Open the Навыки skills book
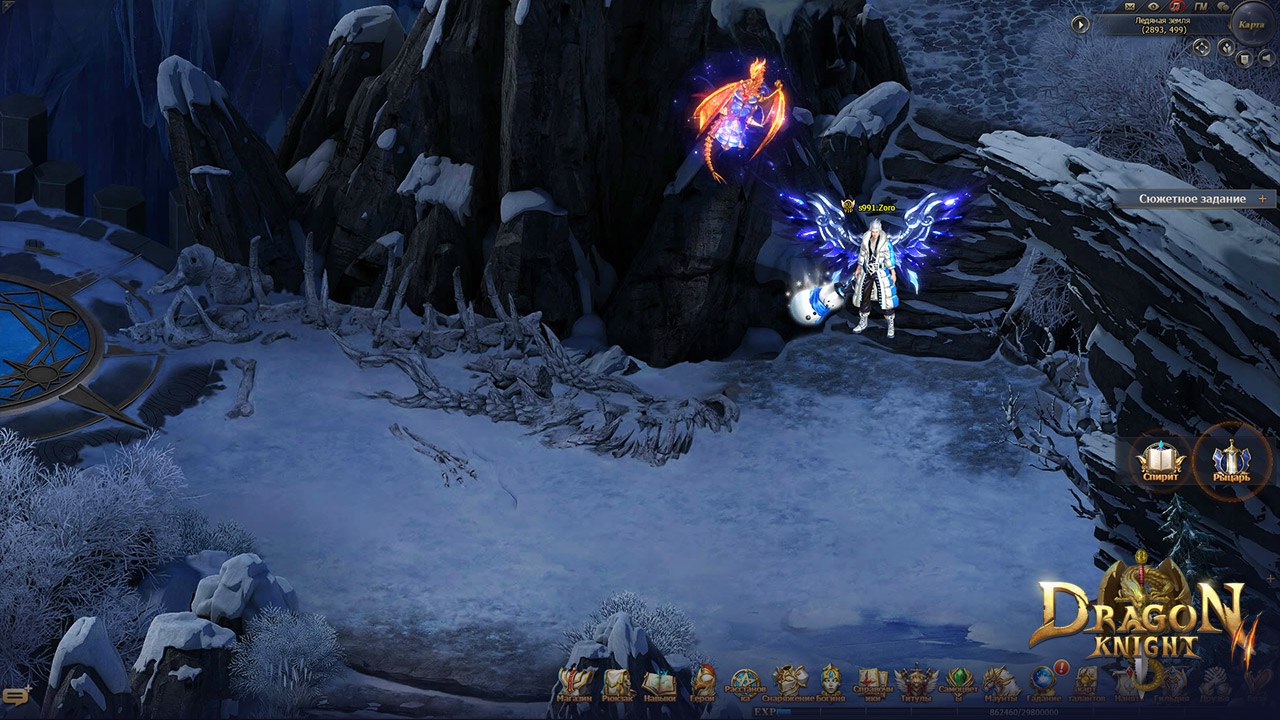 [659, 683]
